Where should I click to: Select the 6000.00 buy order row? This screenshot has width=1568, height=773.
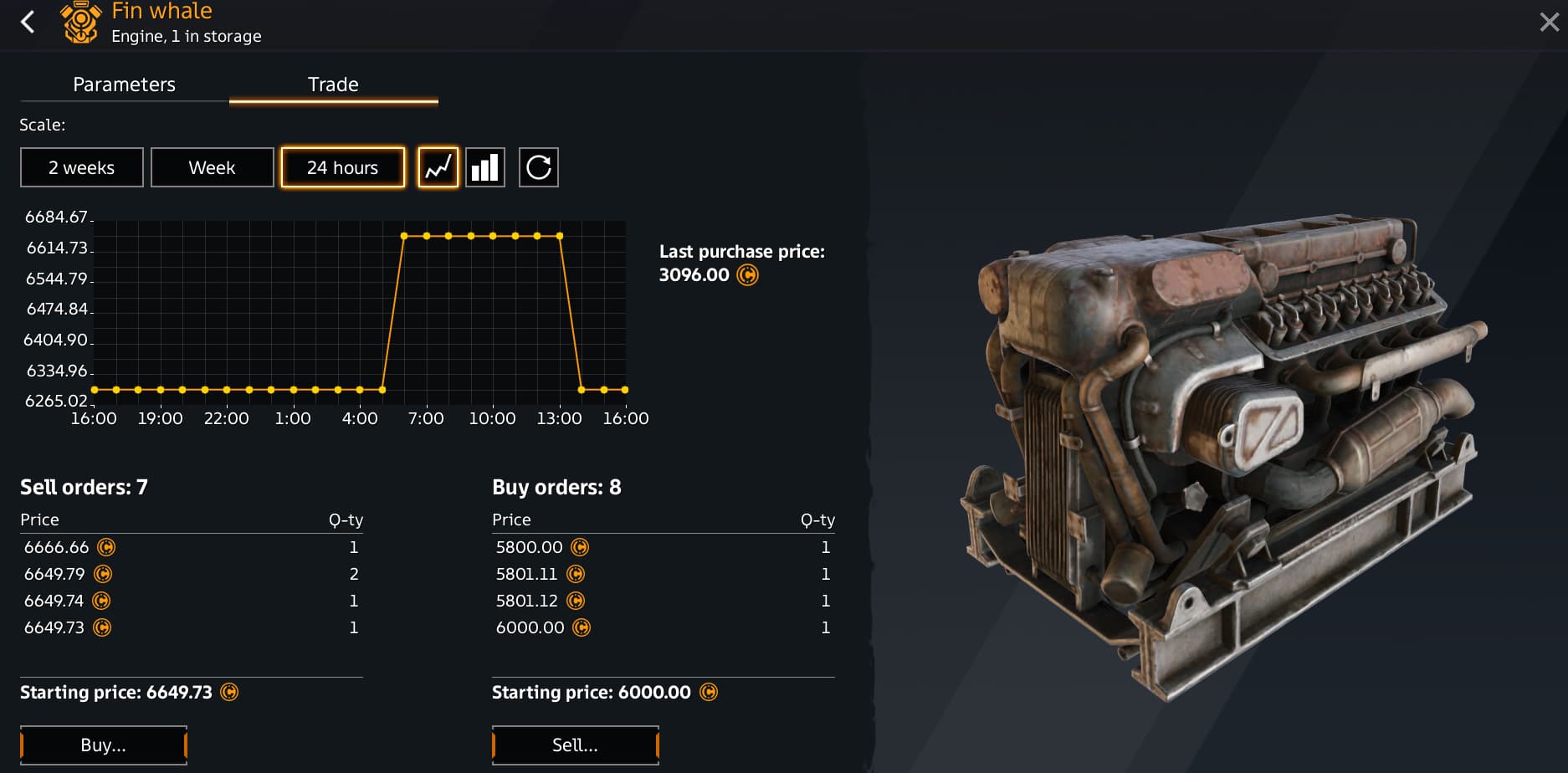click(x=663, y=627)
